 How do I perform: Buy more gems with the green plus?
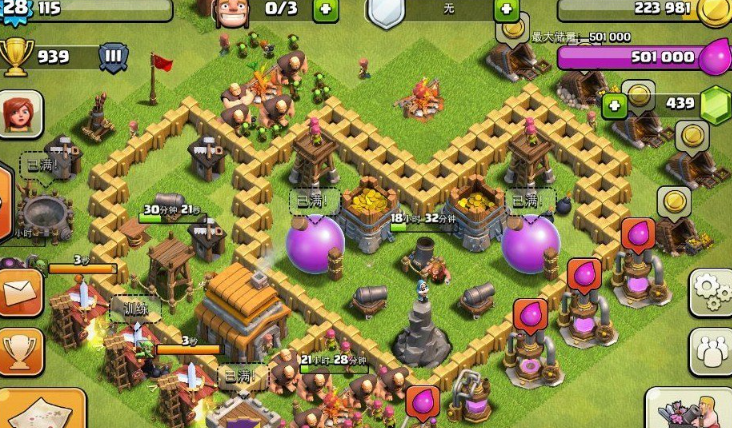point(614,105)
